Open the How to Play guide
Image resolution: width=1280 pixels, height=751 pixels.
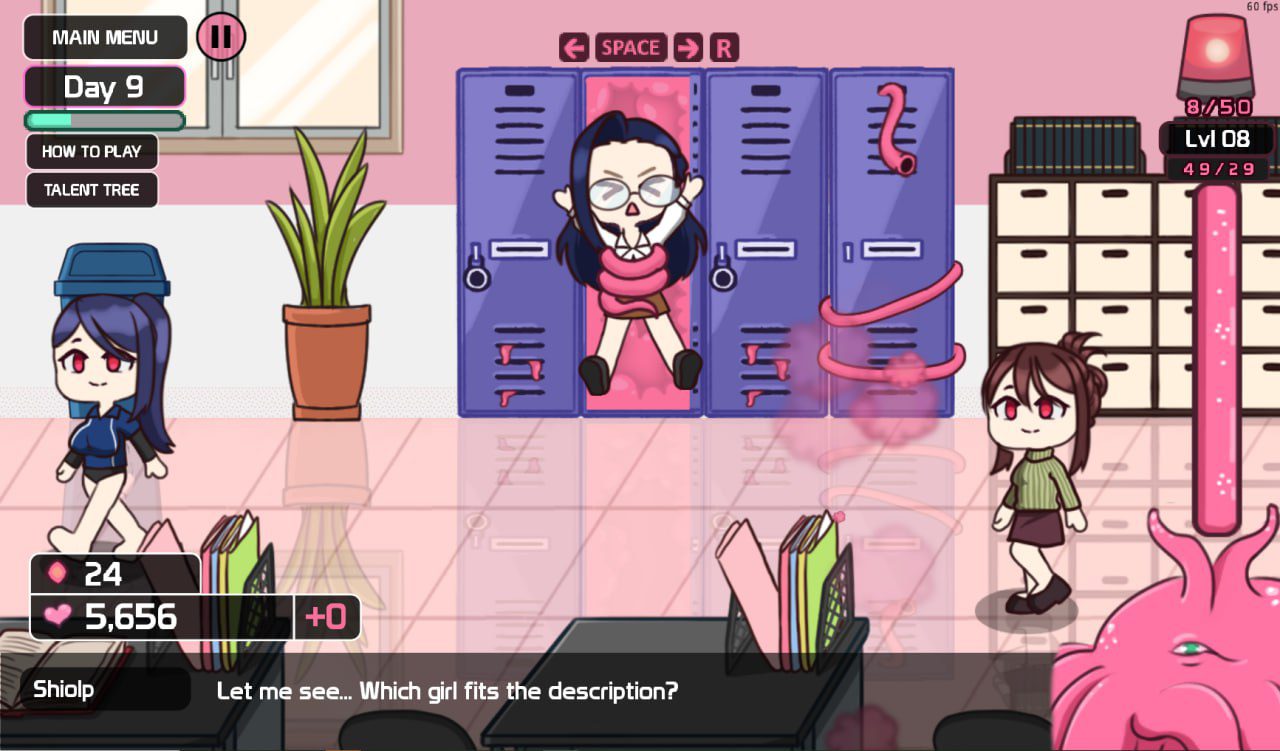click(x=92, y=151)
